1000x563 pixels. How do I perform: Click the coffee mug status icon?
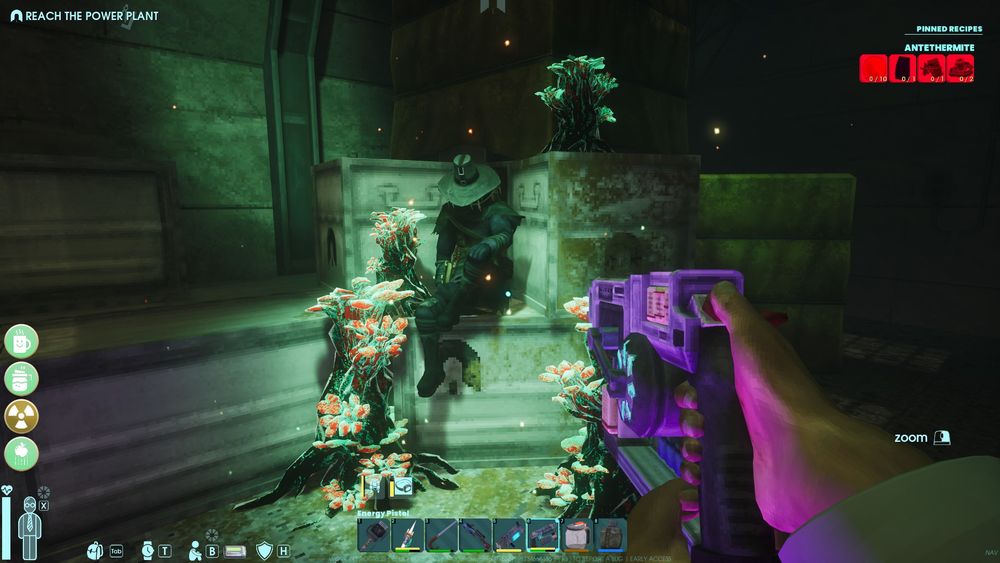click(21, 341)
